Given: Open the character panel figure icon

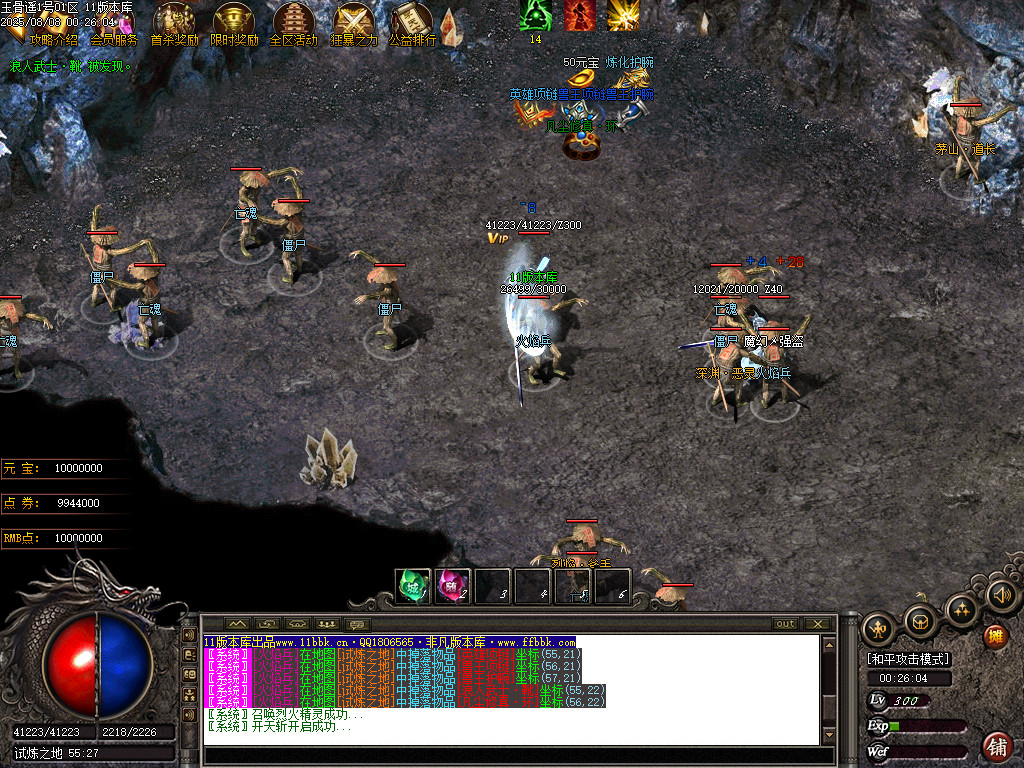Looking at the screenshot, I should (877, 629).
